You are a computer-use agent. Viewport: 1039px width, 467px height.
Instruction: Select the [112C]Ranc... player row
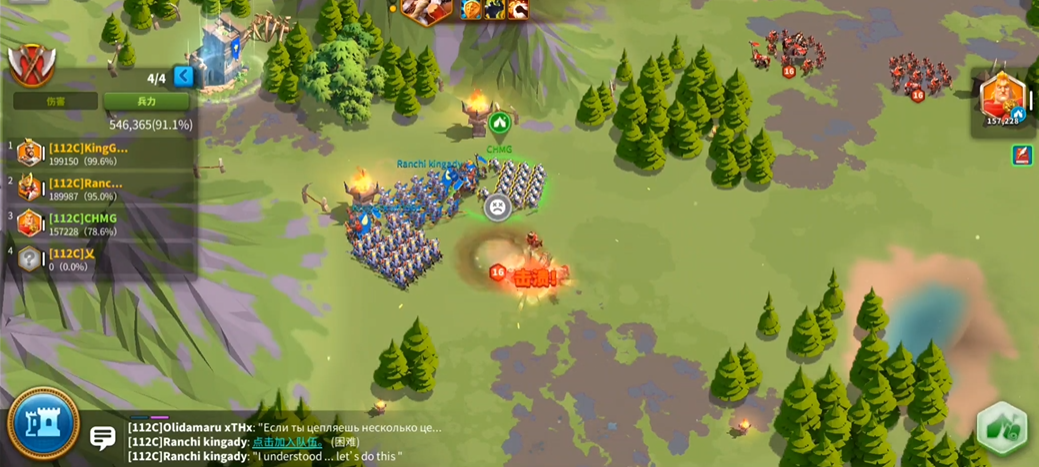pyautogui.click(x=98, y=188)
